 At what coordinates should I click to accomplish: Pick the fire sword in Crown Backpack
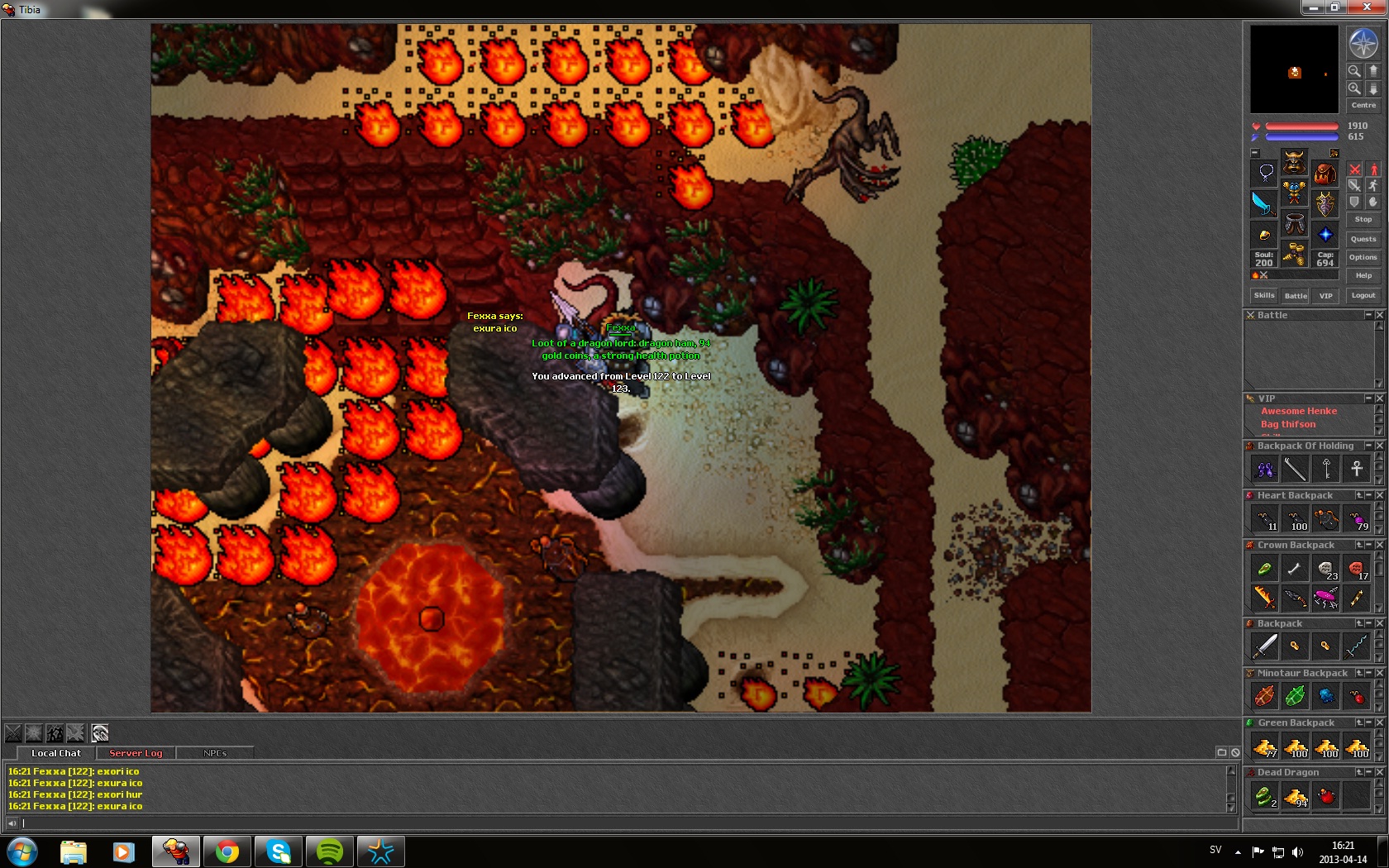1263,597
